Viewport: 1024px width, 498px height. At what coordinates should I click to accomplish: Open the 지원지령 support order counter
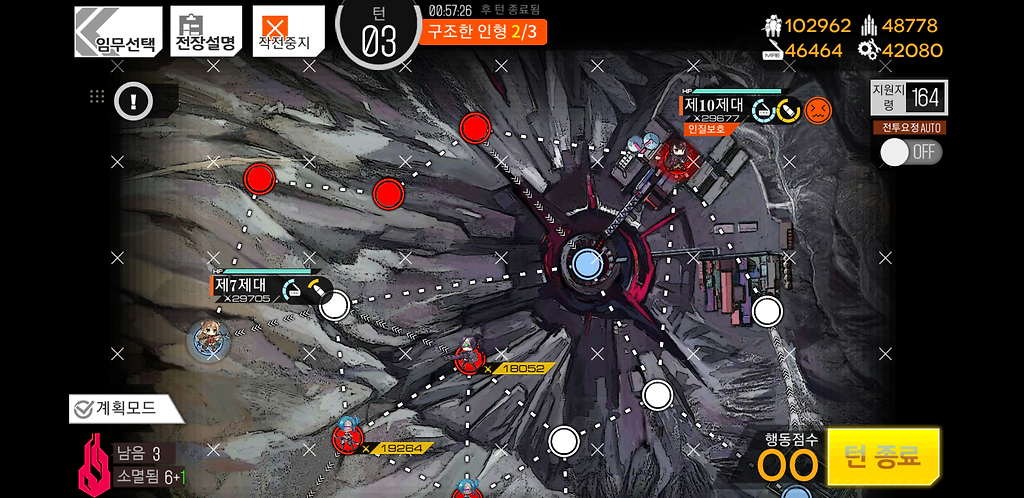909,97
